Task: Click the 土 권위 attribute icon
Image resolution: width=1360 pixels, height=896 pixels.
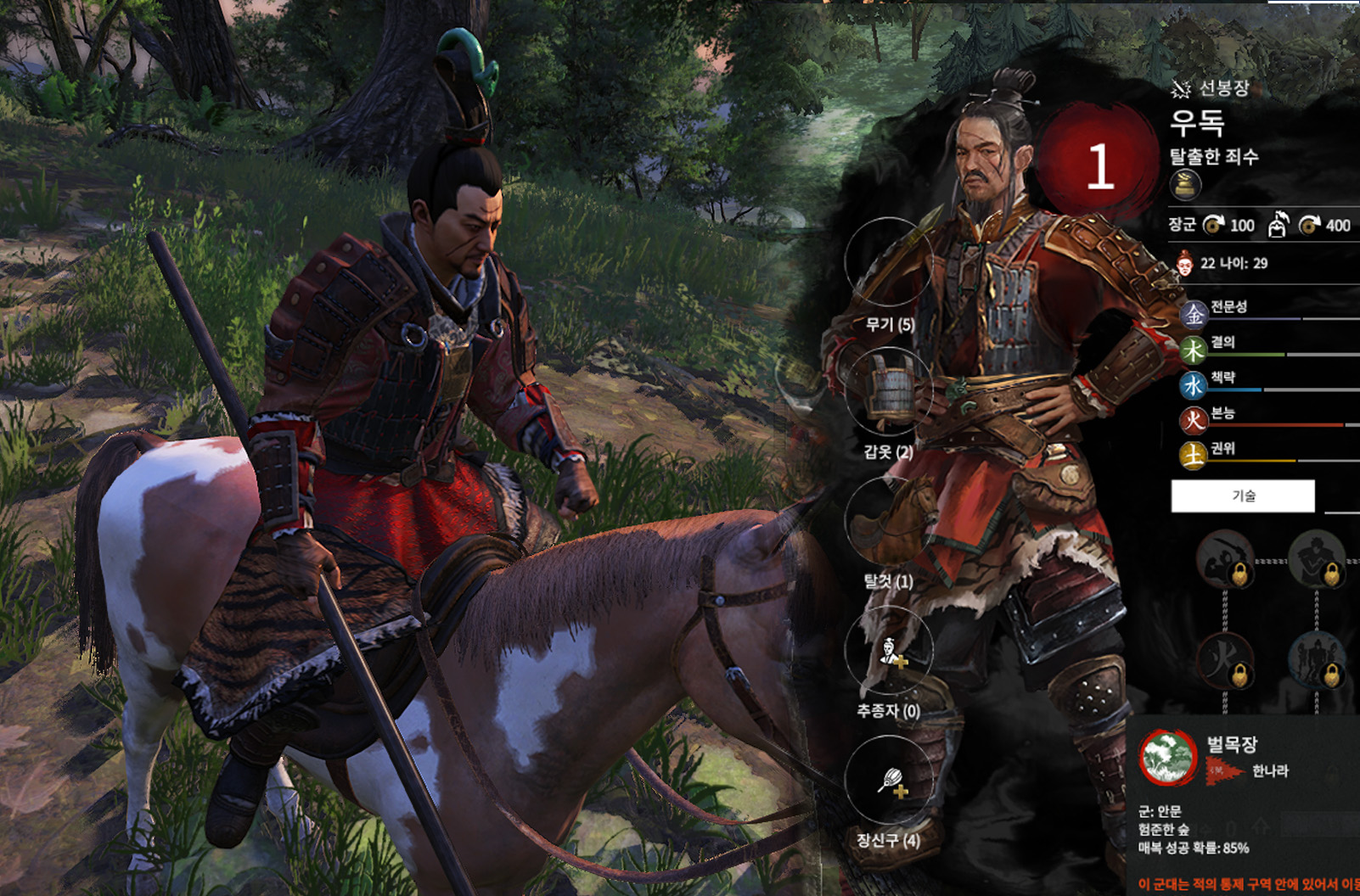Action: (1194, 456)
